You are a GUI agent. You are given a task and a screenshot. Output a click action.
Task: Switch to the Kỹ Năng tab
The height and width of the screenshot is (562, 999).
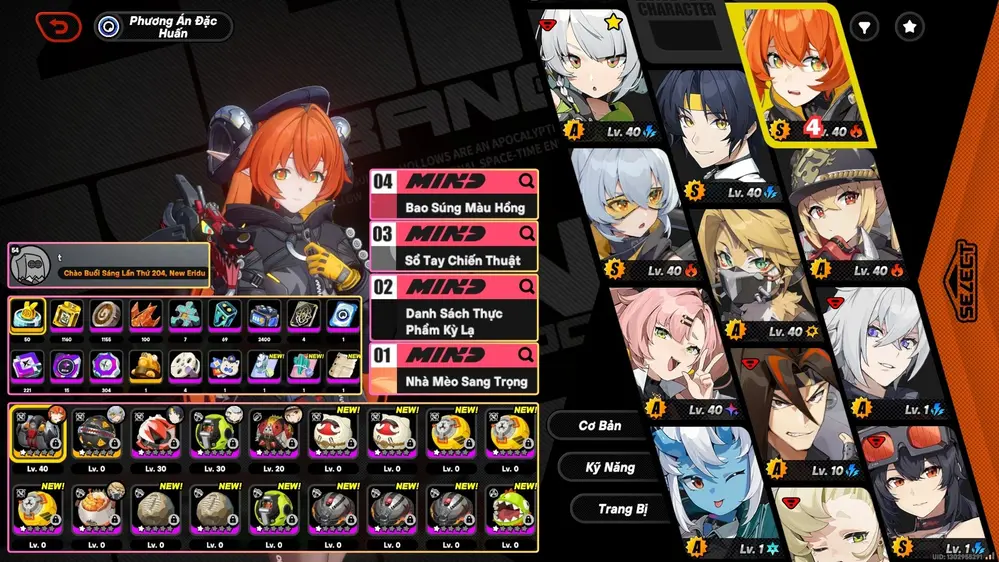click(x=610, y=467)
